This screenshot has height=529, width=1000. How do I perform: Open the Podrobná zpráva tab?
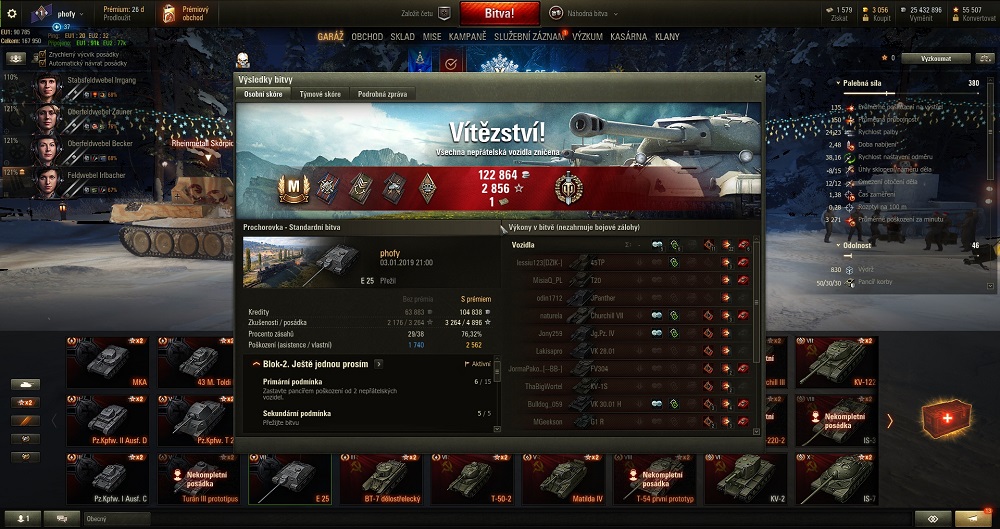tap(384, 94)
